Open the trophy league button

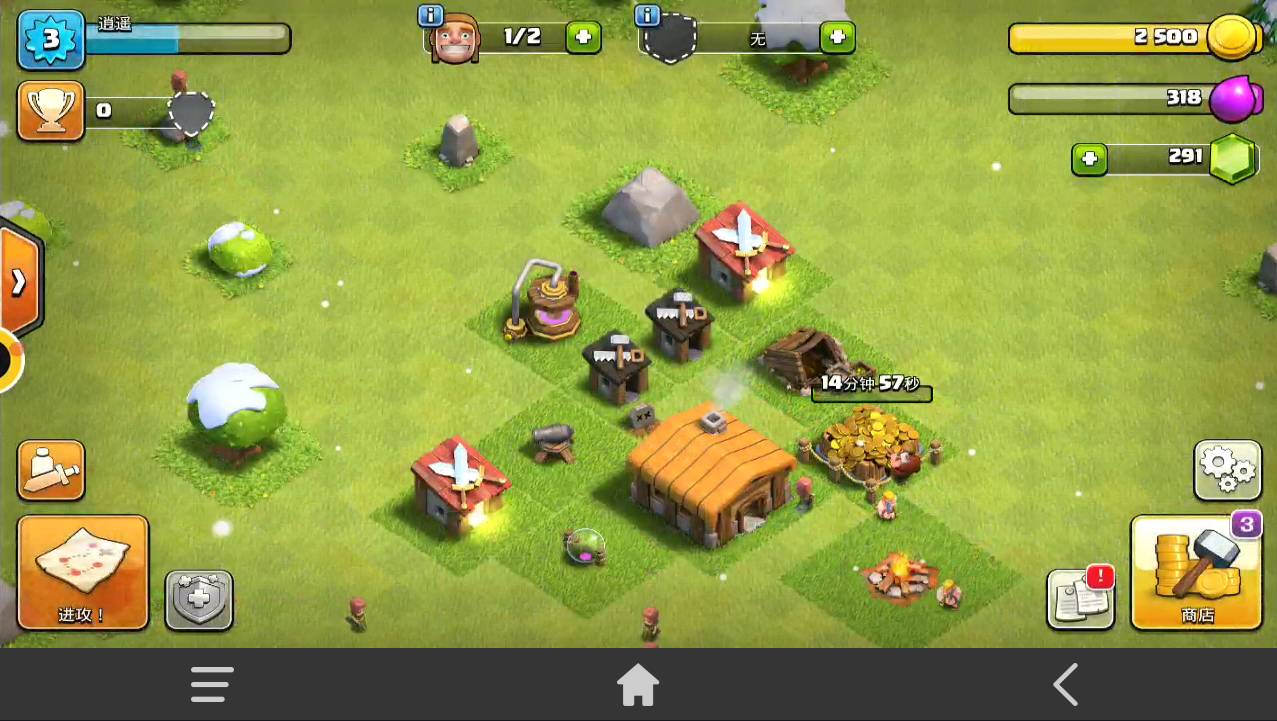51,111
